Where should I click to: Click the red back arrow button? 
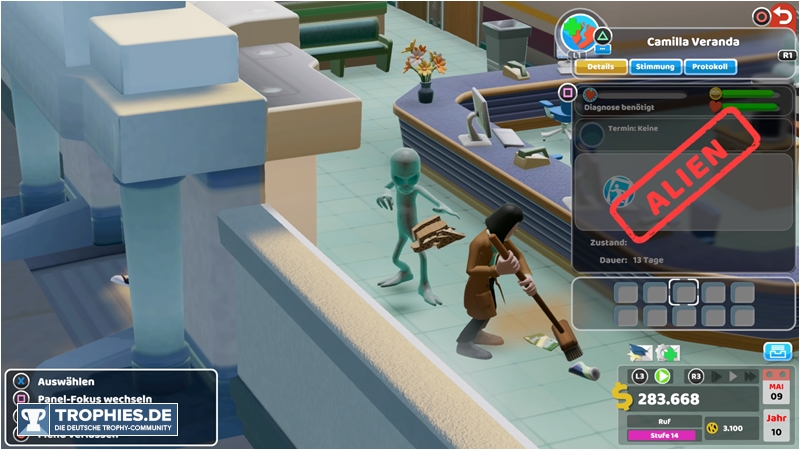click(x=785, y=16)
